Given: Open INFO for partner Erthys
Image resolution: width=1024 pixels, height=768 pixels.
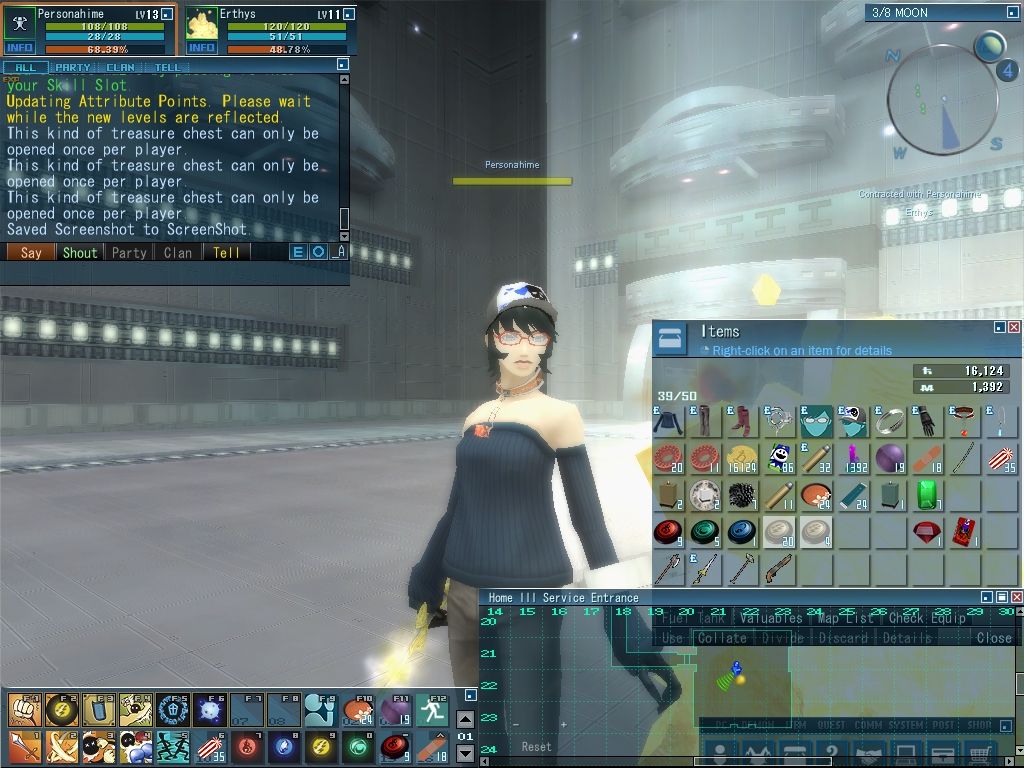Looking at the screenshot, I should point(202,48).
